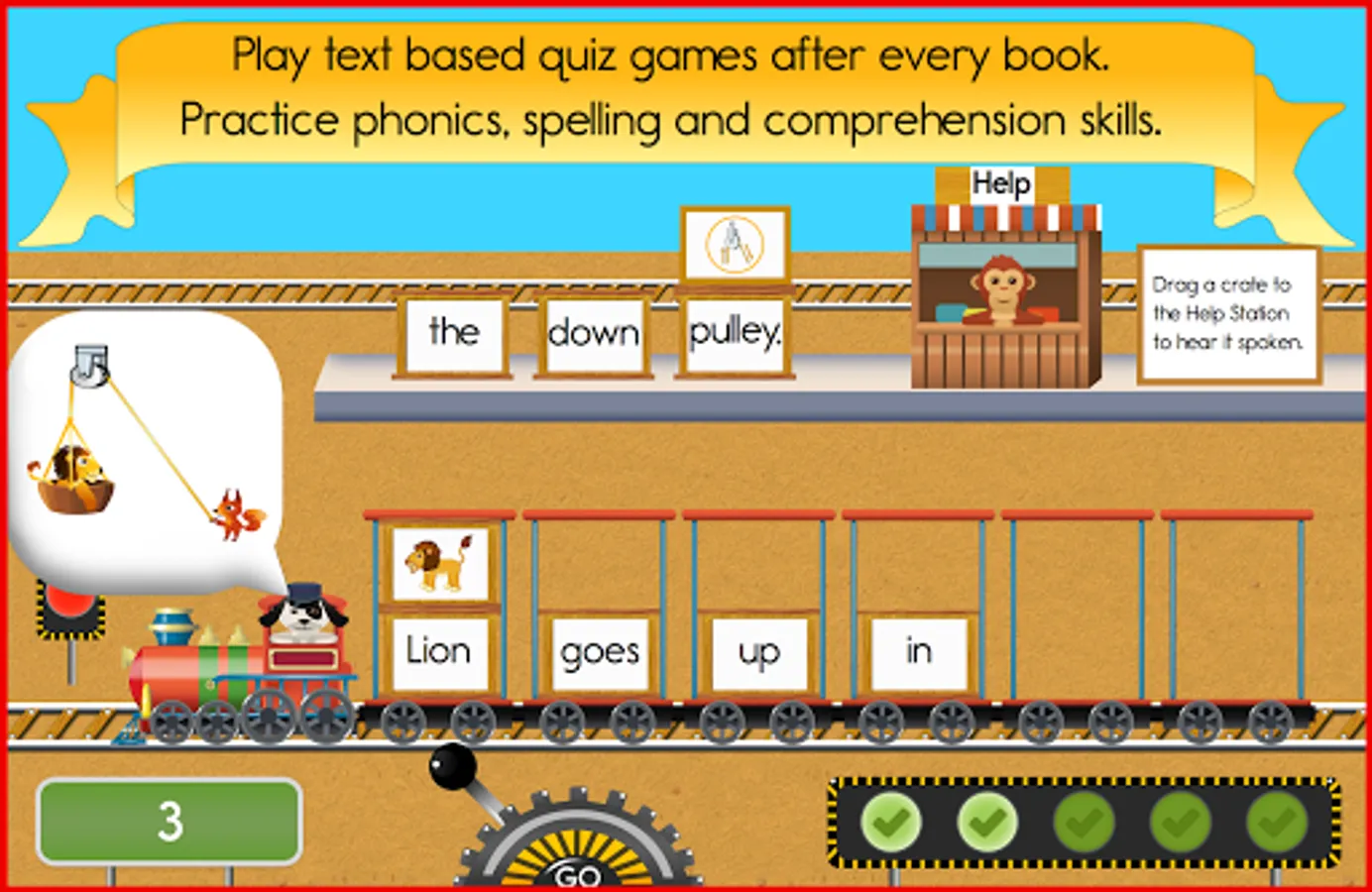This screenshot has width=1372, height=892.
Task: Select the word card 'the'
Action: (x=452, y=334)
